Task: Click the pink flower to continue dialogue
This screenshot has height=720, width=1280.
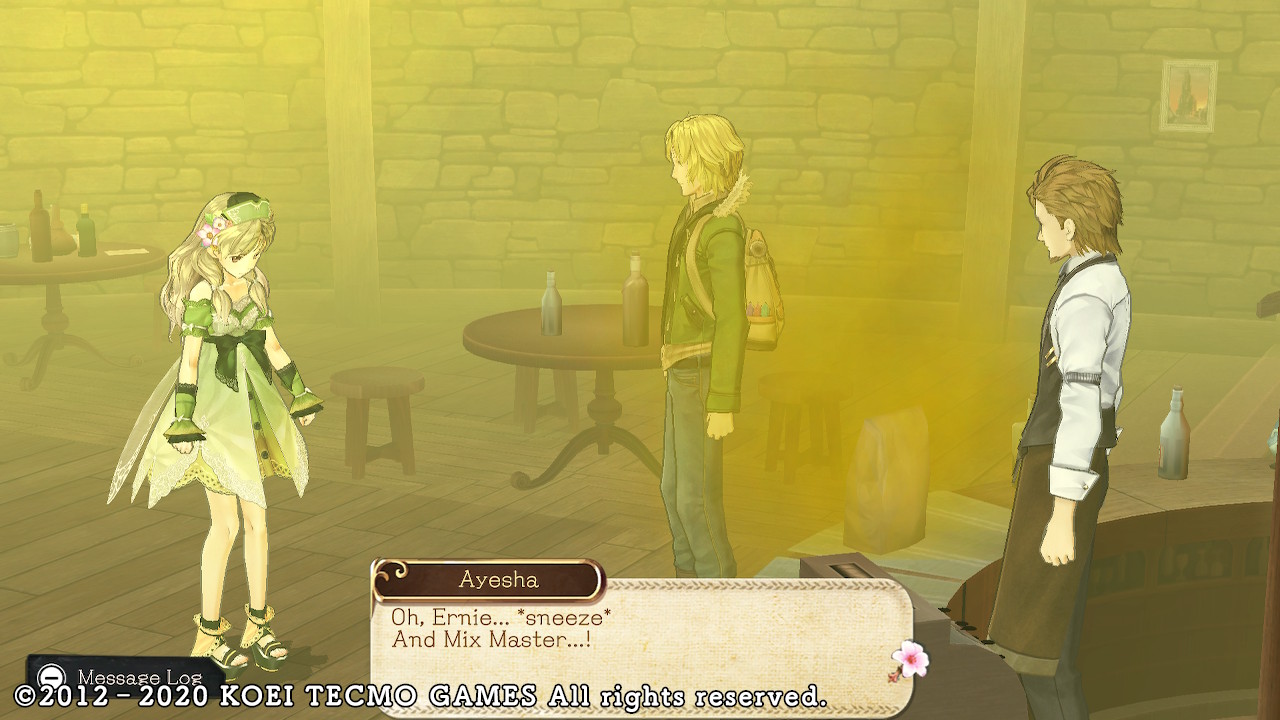Action: click(x=910, y=659)
